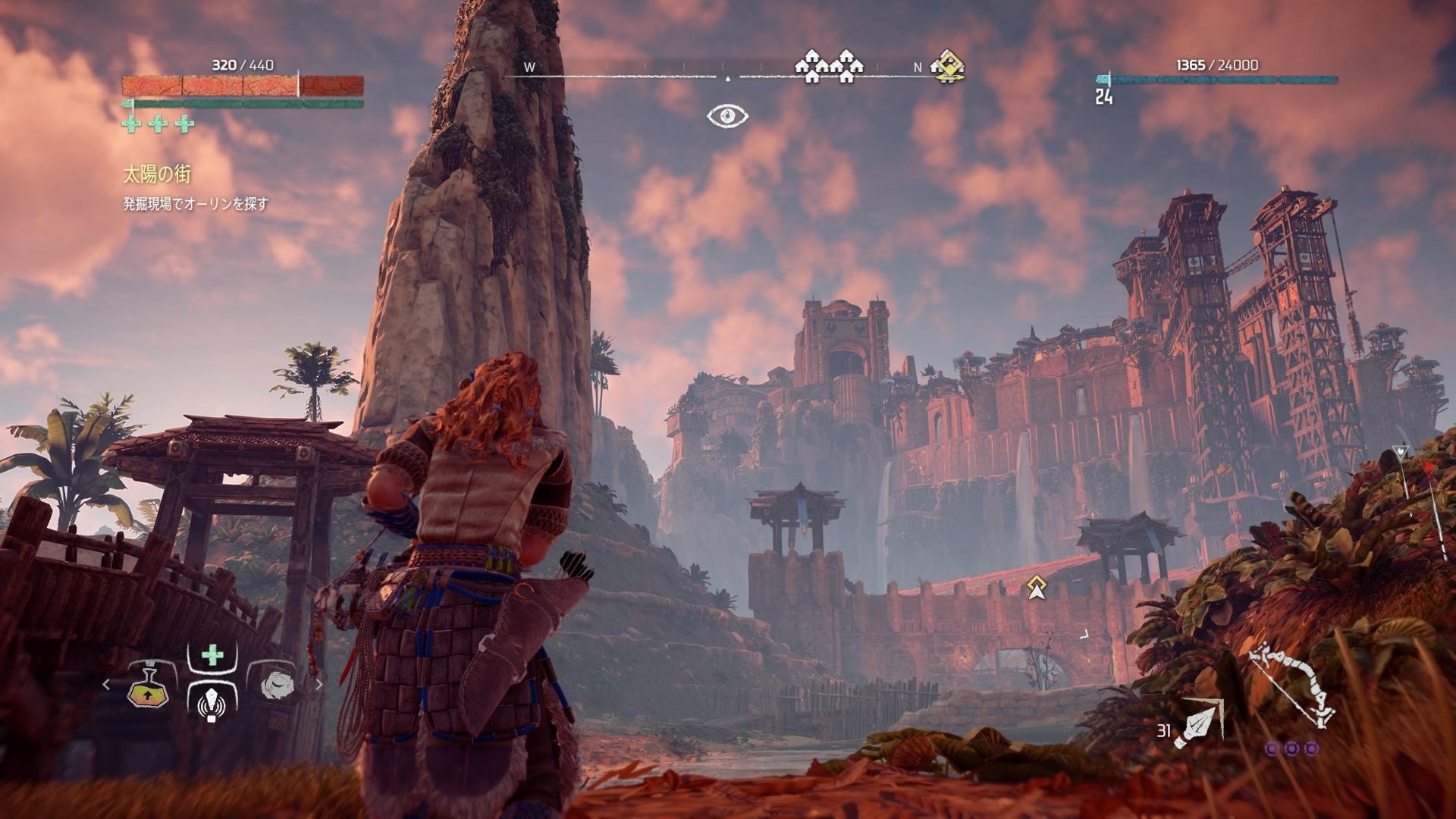
Task: Select the 太陽の街 quest tracker
Action: pos(157,175)
